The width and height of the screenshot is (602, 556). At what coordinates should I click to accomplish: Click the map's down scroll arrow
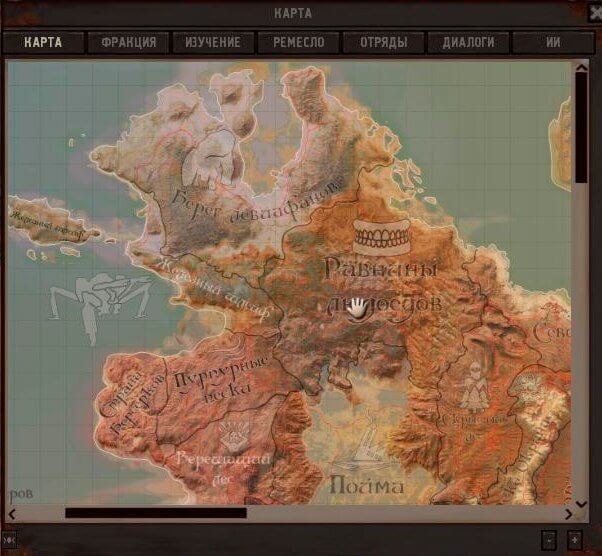click(x=581, y=502)
